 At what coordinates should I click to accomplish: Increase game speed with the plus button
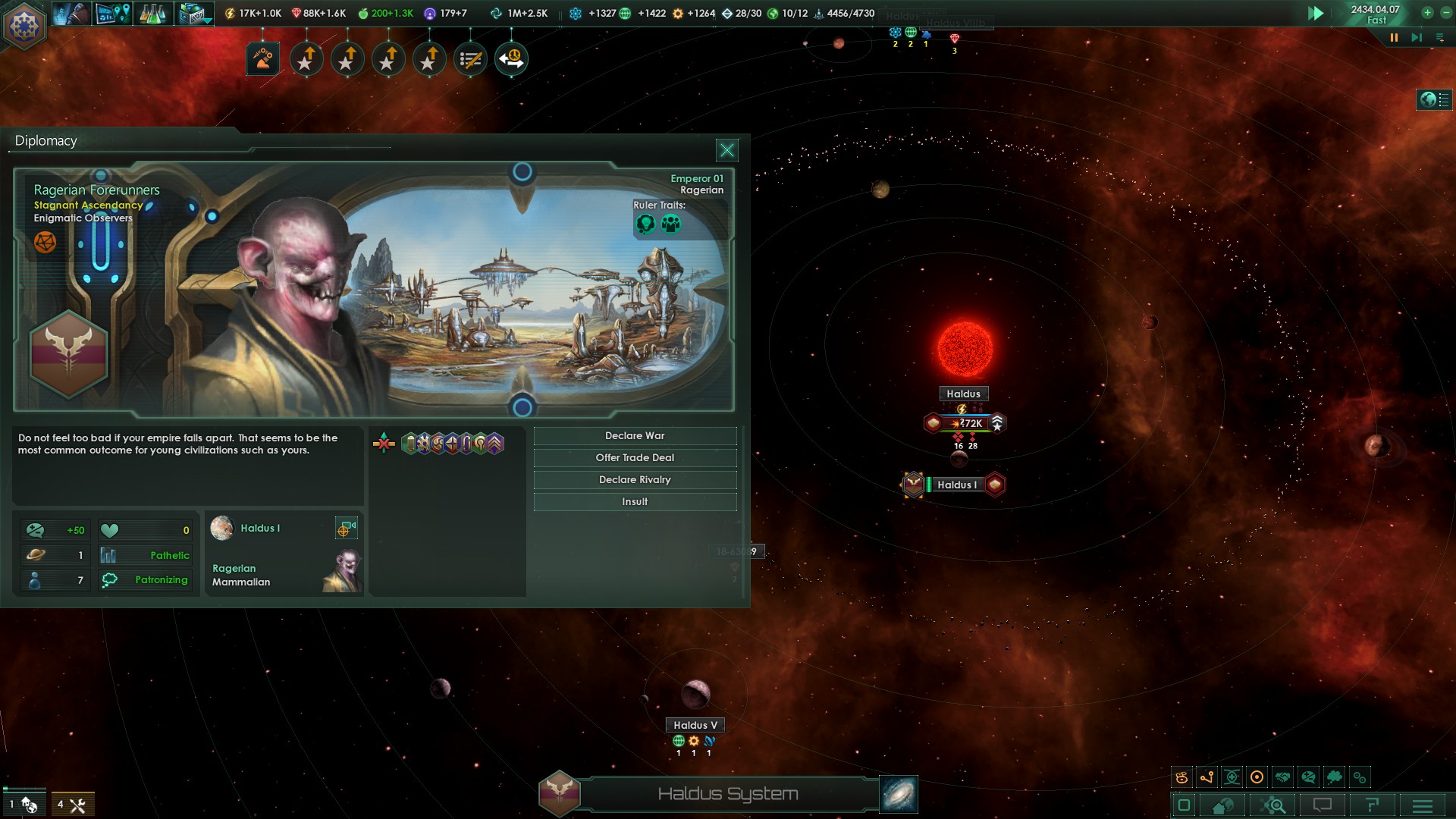tap(1426, 12)
